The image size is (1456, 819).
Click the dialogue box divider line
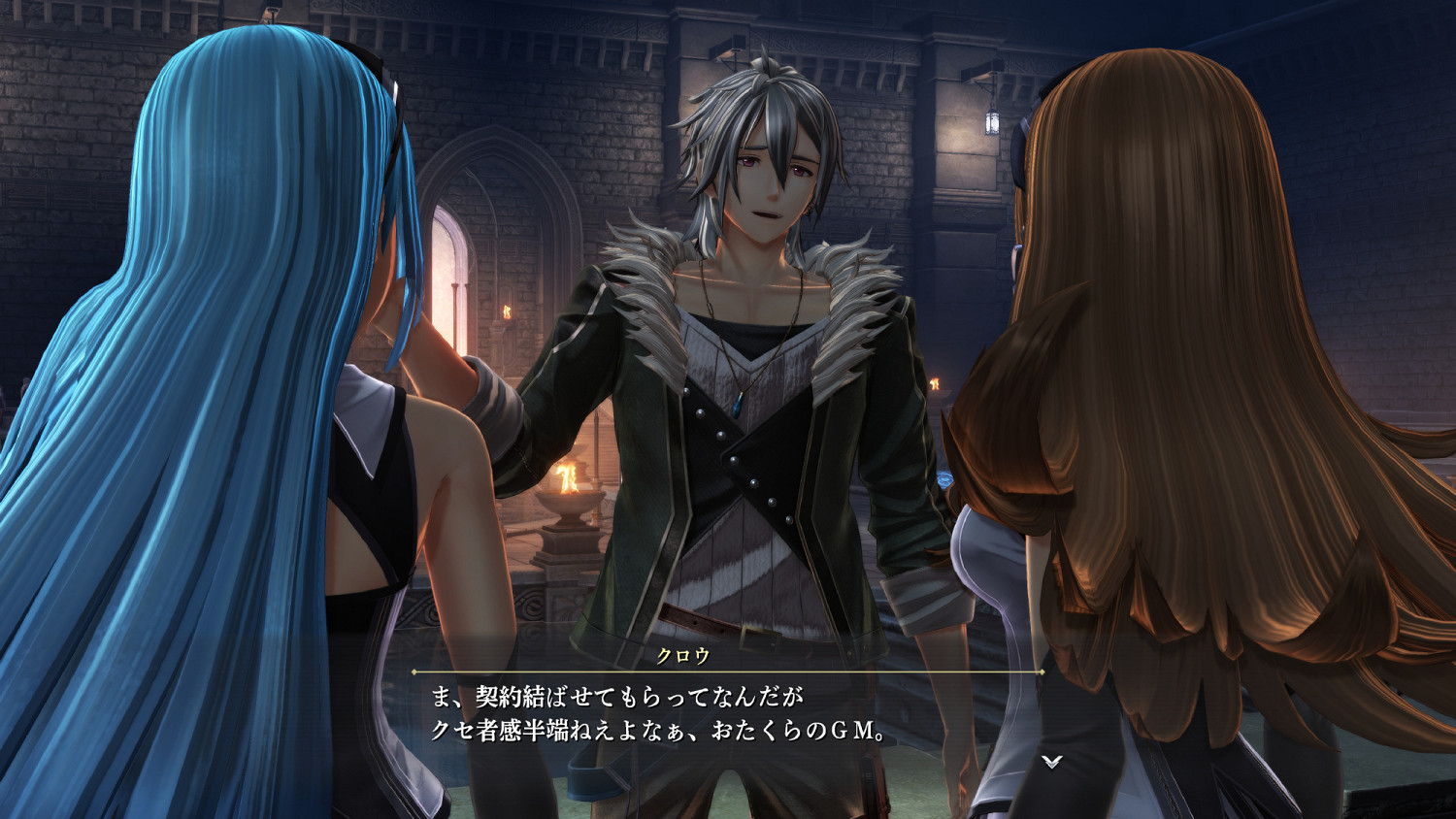(x=728, y=673)
